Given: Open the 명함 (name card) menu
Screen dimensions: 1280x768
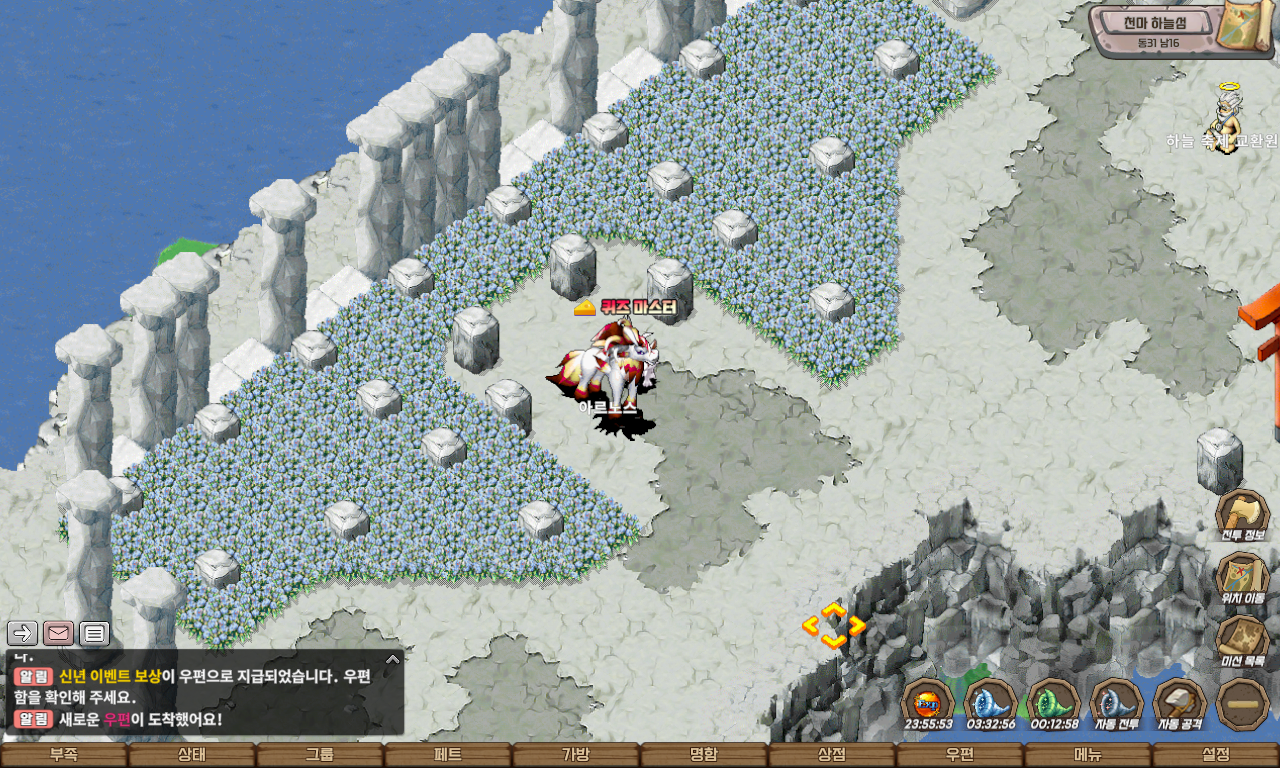Looking at the screenshot, I should click(704, 755).
